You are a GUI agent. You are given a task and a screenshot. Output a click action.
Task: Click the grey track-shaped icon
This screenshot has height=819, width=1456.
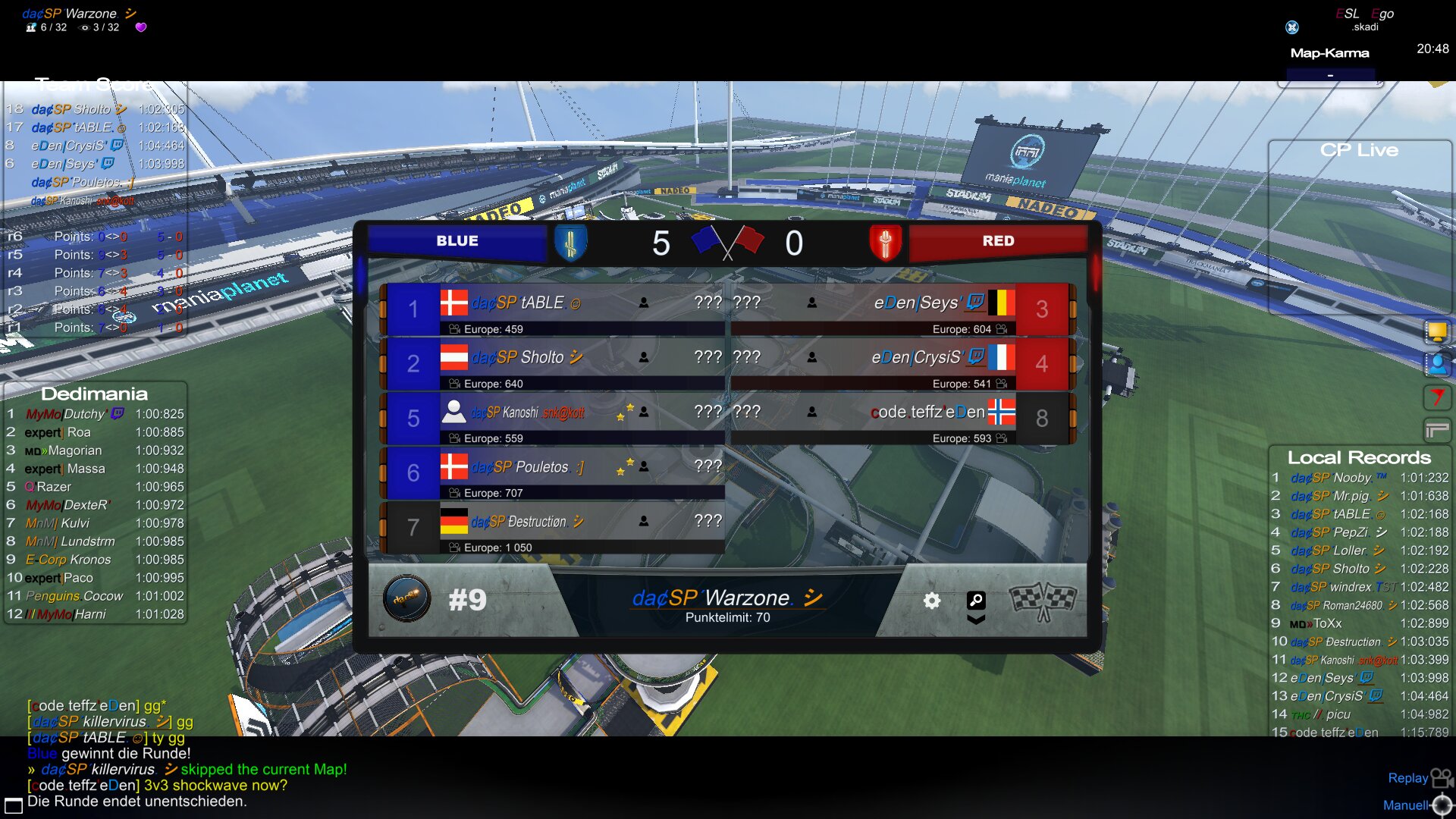pyautogui.click(x=1436, y=430)
